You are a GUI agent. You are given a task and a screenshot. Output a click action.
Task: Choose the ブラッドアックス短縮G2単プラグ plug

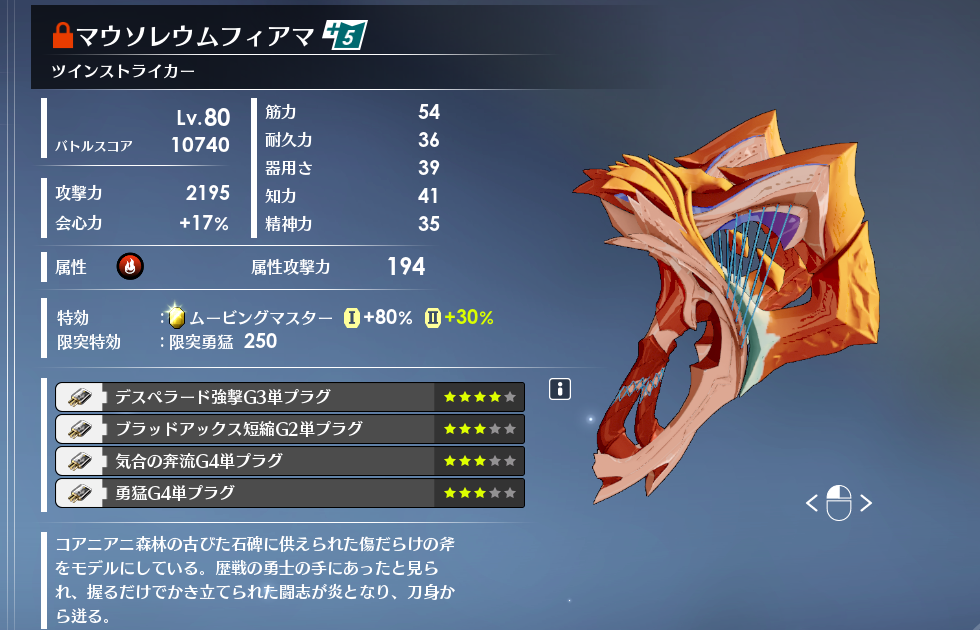pyautogui.click(x=289, y=429)
